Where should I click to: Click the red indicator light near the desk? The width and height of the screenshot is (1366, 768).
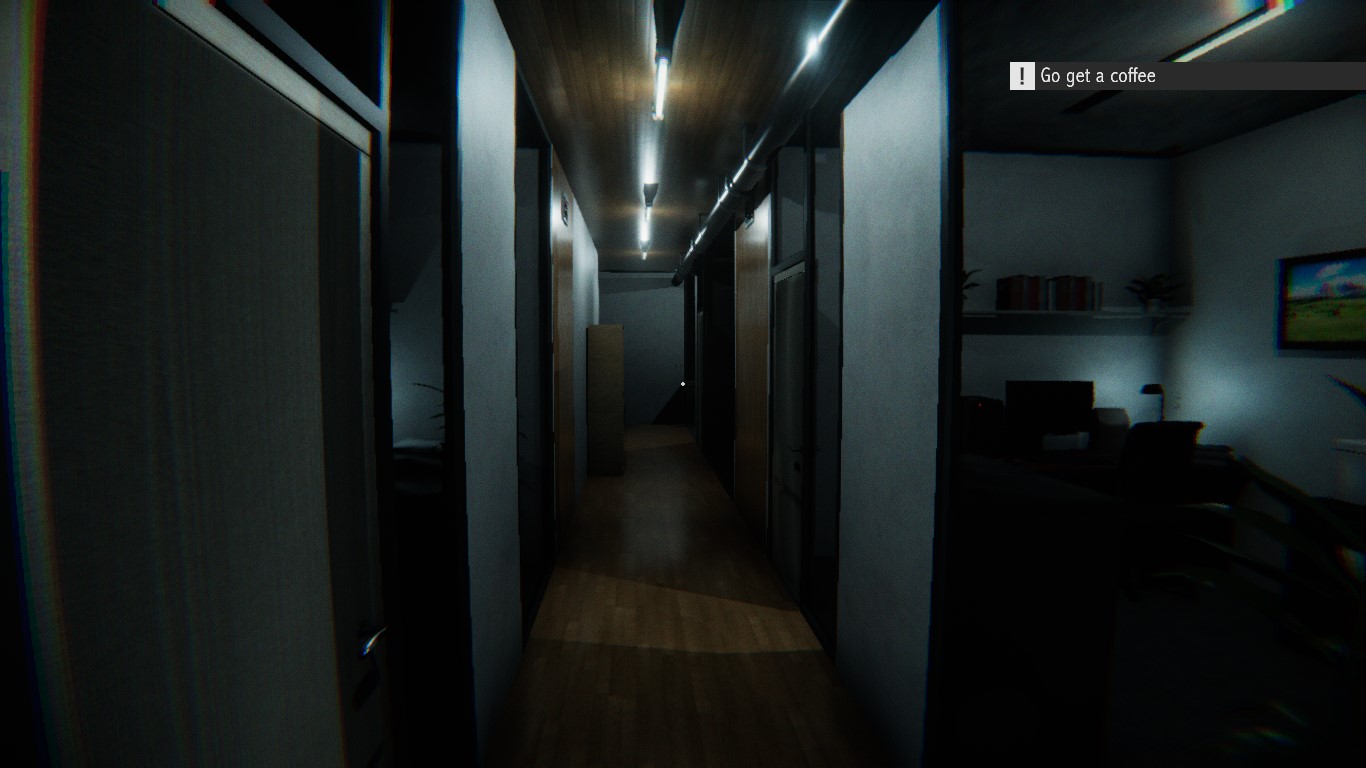tap(978, 405)
